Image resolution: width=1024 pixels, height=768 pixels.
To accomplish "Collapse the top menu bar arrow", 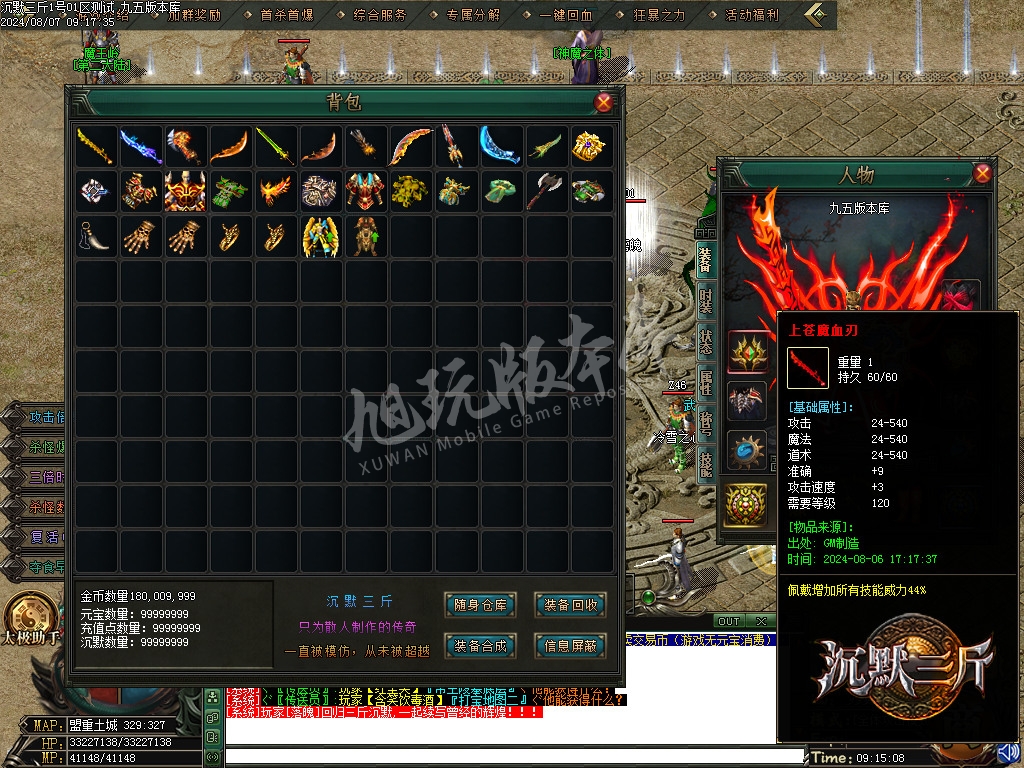I will pos(819,14).
